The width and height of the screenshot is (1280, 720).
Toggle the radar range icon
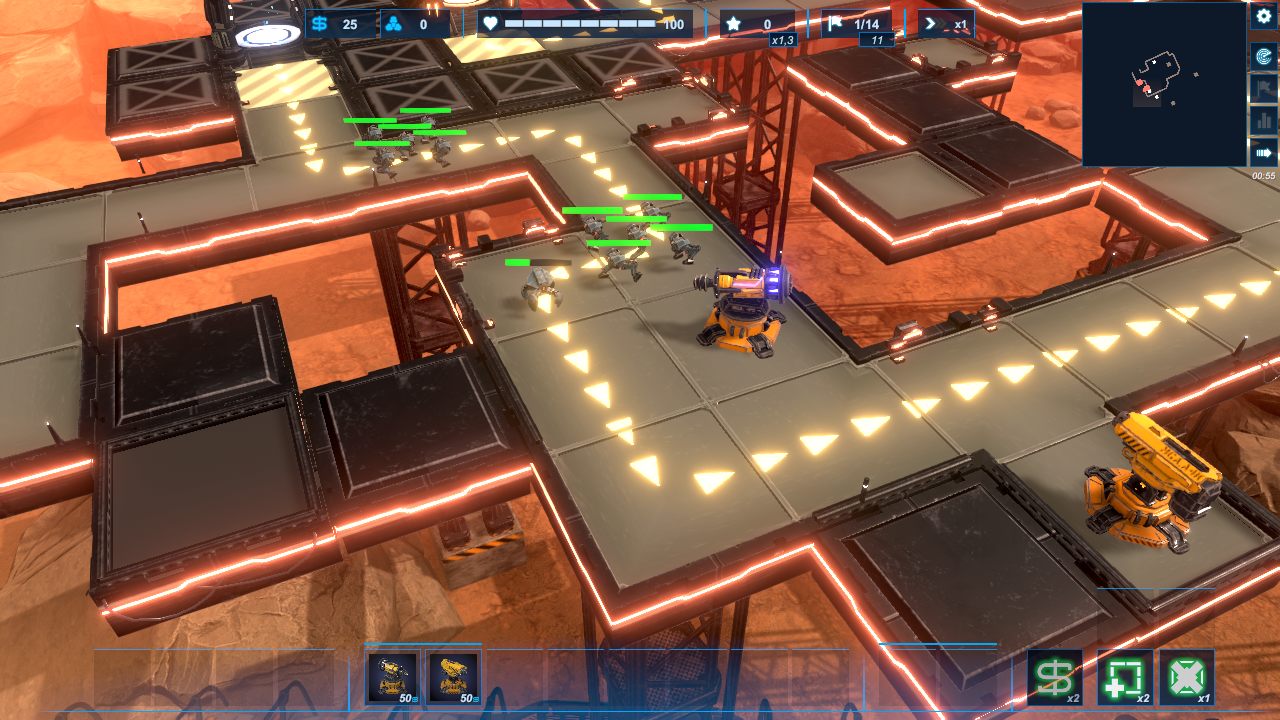tap(1263, 56)
